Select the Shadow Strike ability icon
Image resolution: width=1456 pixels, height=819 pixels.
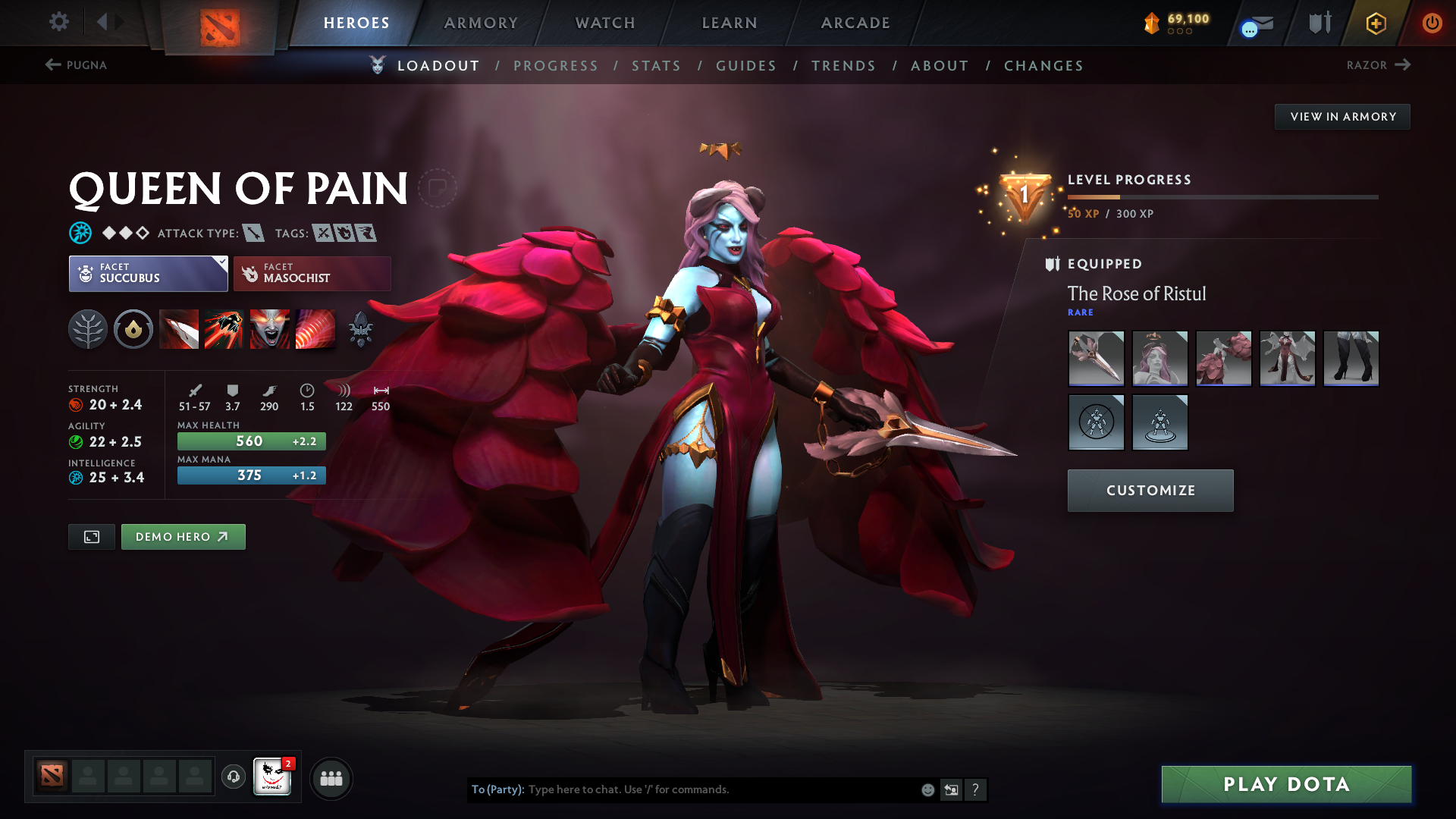point(179,328)
